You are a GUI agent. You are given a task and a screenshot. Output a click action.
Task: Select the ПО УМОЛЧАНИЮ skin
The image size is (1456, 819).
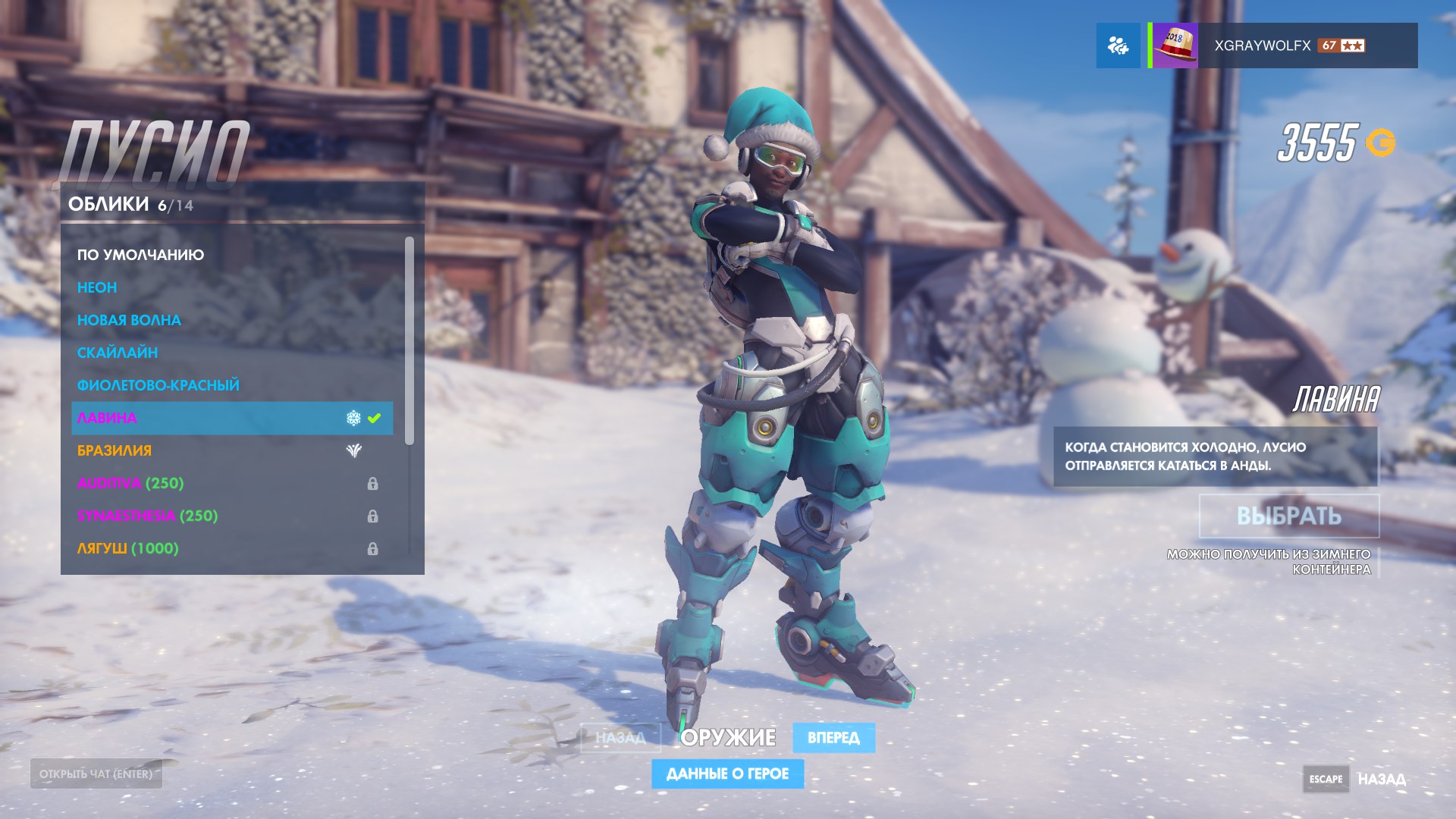click(x=140, y=255)
